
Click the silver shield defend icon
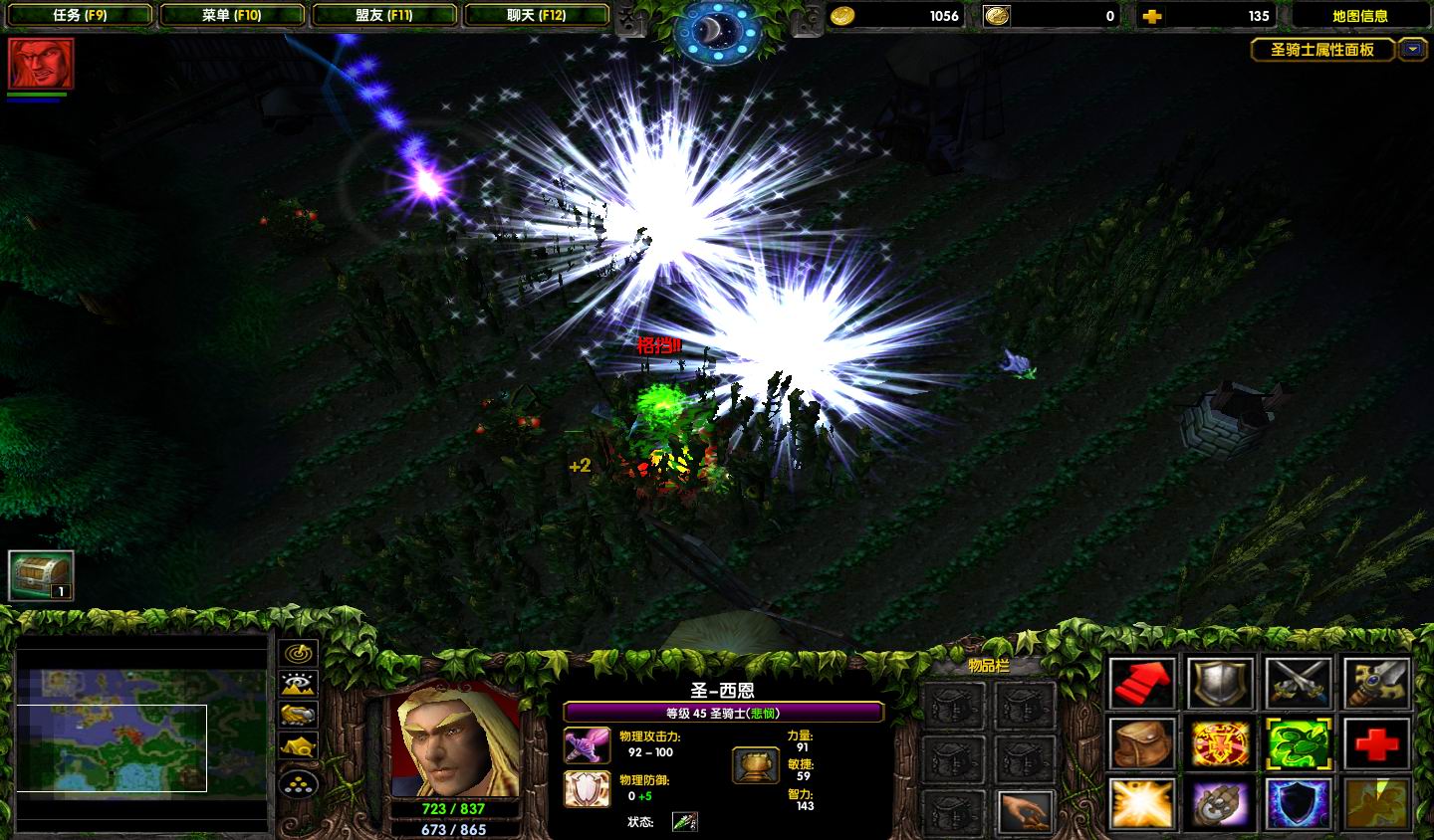1220,685
